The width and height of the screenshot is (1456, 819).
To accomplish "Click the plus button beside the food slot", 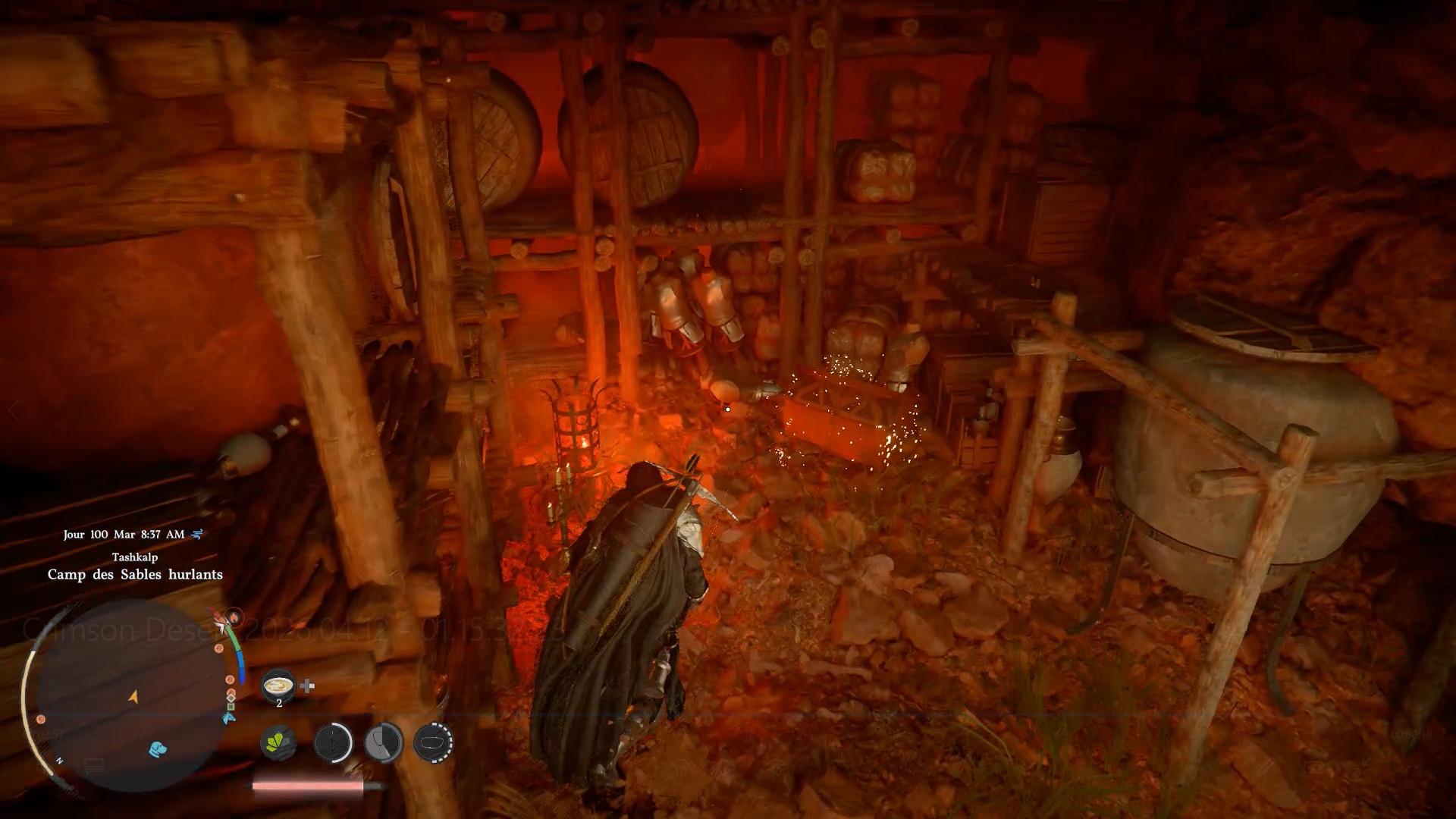I will tap(307, 686).
